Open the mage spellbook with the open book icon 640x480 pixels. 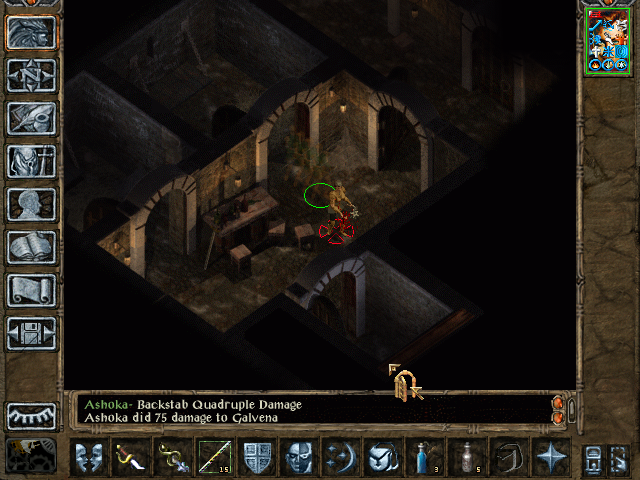(x=31, y=246)
